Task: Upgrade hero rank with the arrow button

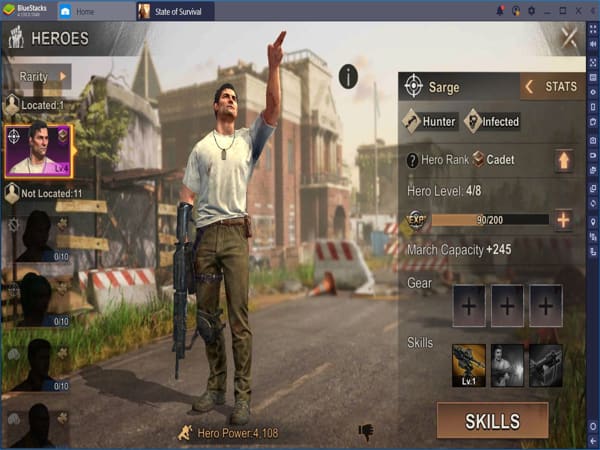Action: pyautogui.click(x=564, y=160)
